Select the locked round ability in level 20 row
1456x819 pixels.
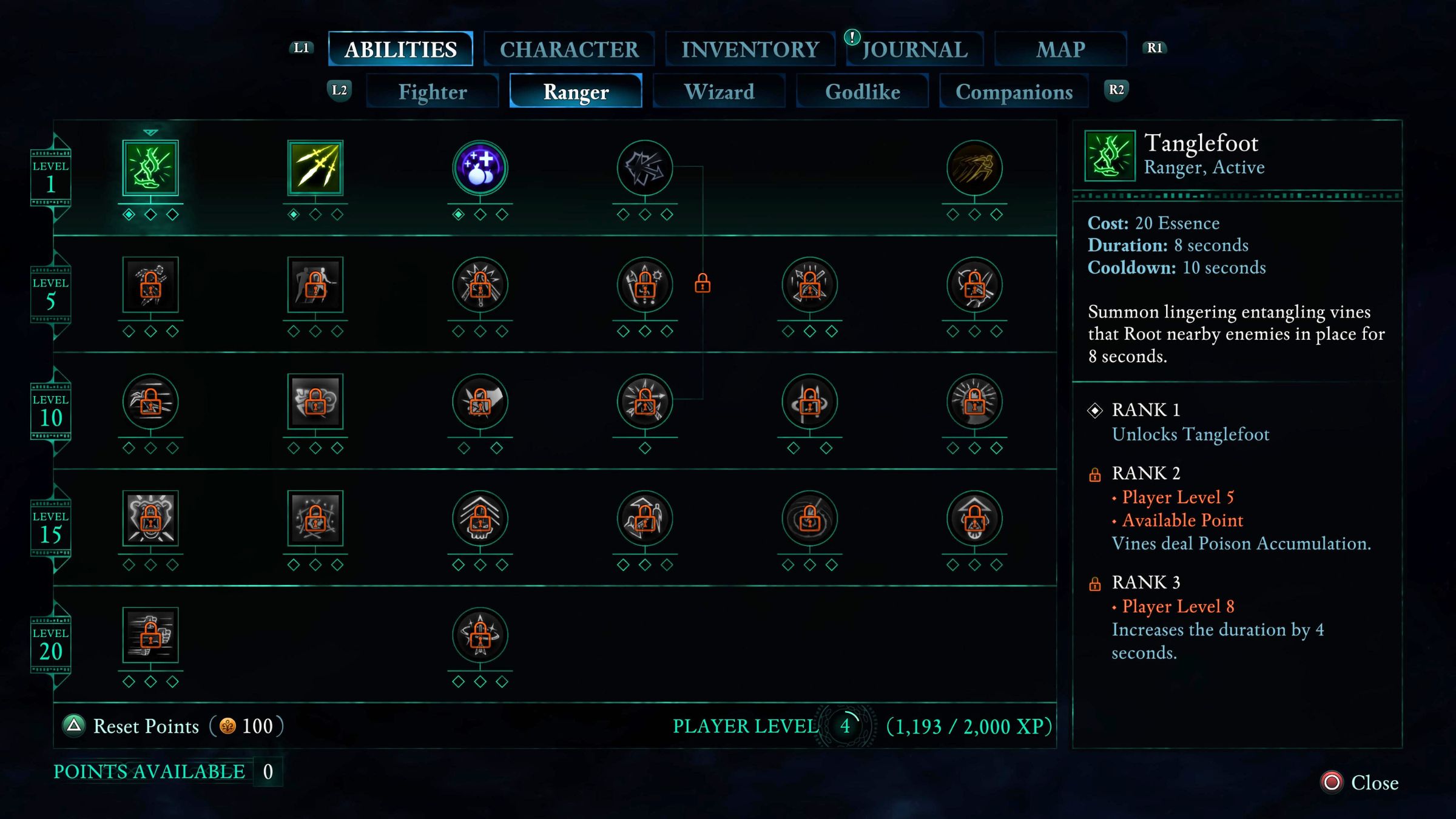point(480,635)
